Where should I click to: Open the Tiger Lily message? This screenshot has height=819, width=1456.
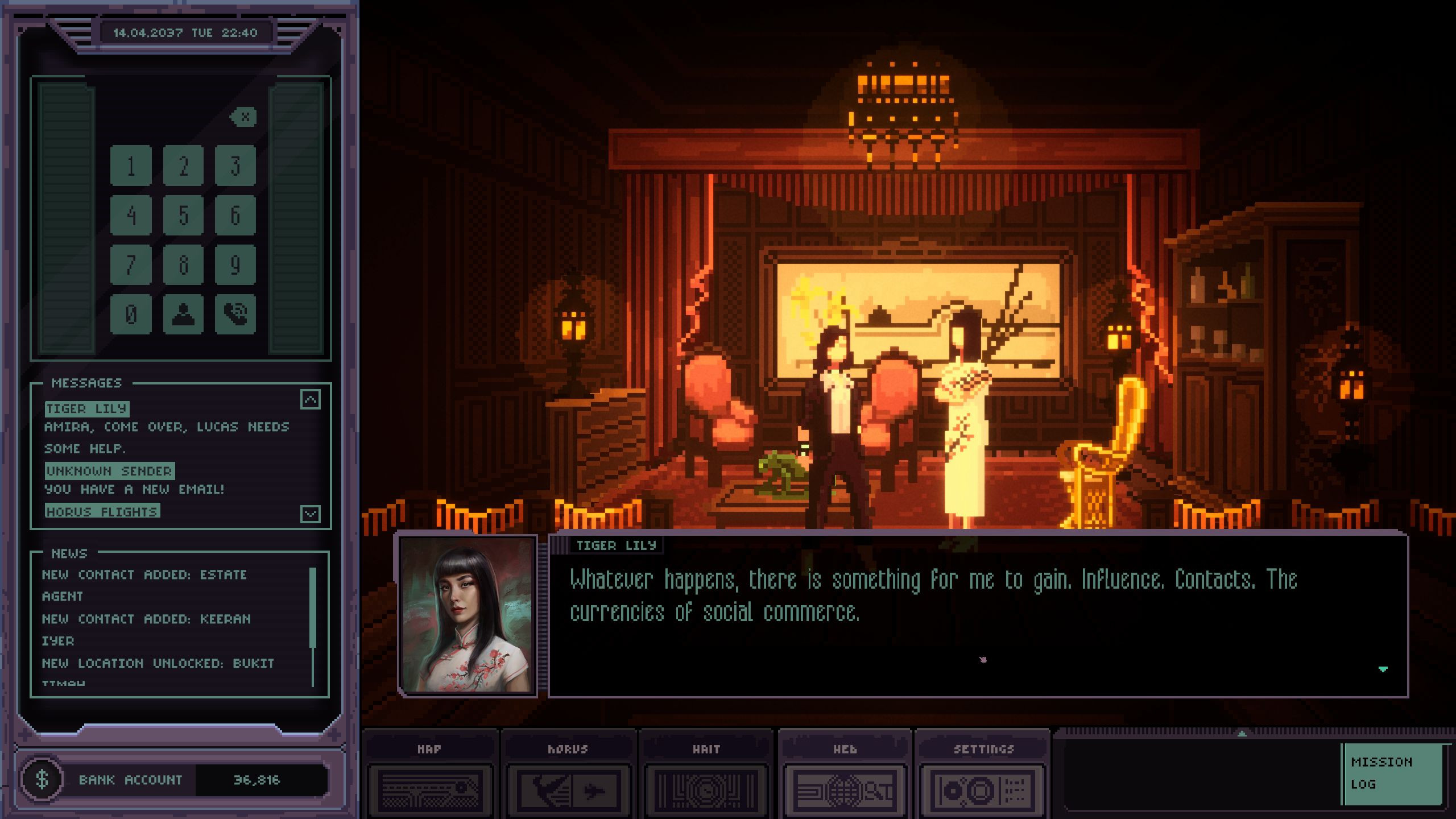click(x=87, y=408)
